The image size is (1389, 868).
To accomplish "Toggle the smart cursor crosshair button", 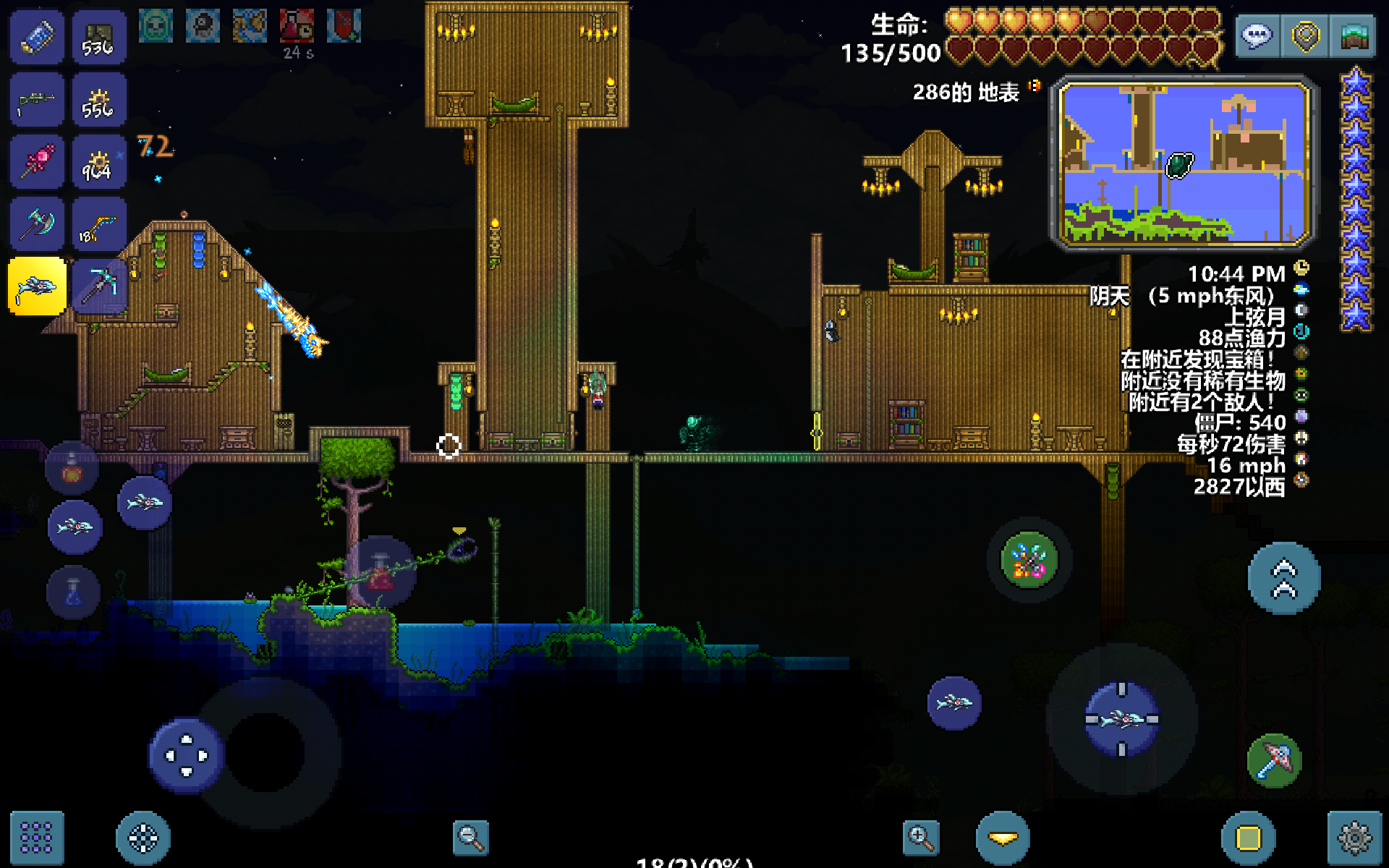I will coord(143,838).
